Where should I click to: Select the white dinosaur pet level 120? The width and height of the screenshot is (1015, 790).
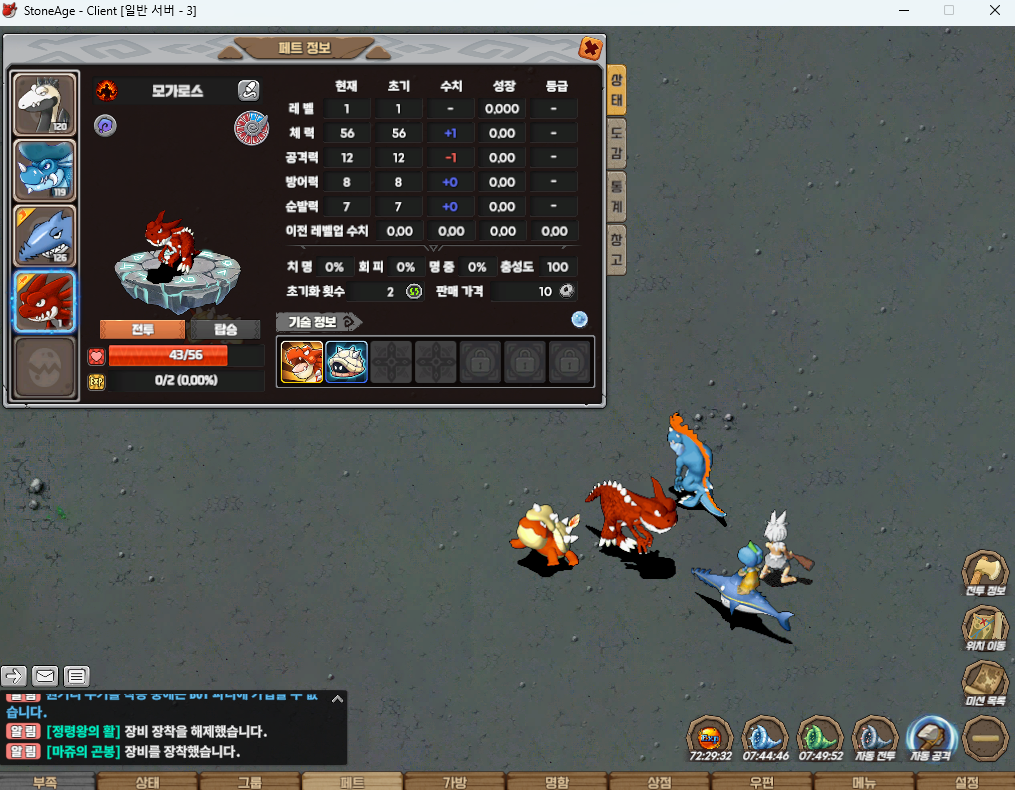coord(44,105)
